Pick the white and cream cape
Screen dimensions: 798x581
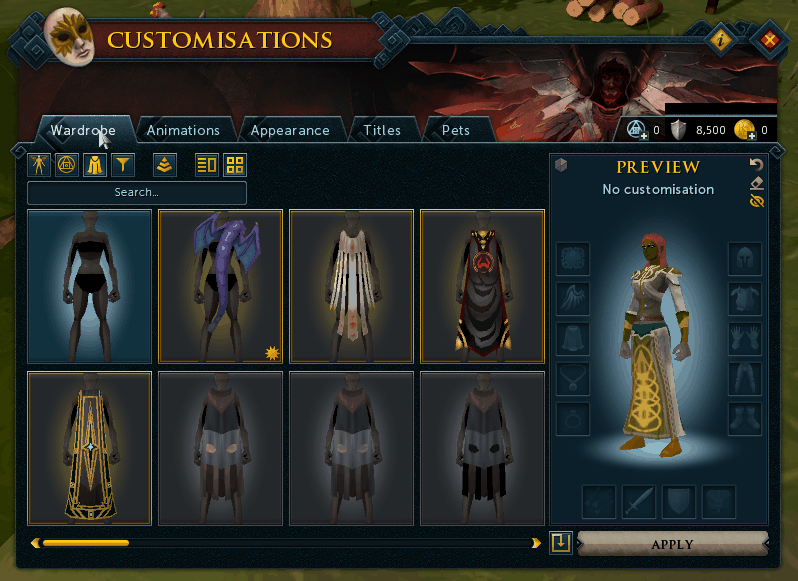tap(351, 285)
